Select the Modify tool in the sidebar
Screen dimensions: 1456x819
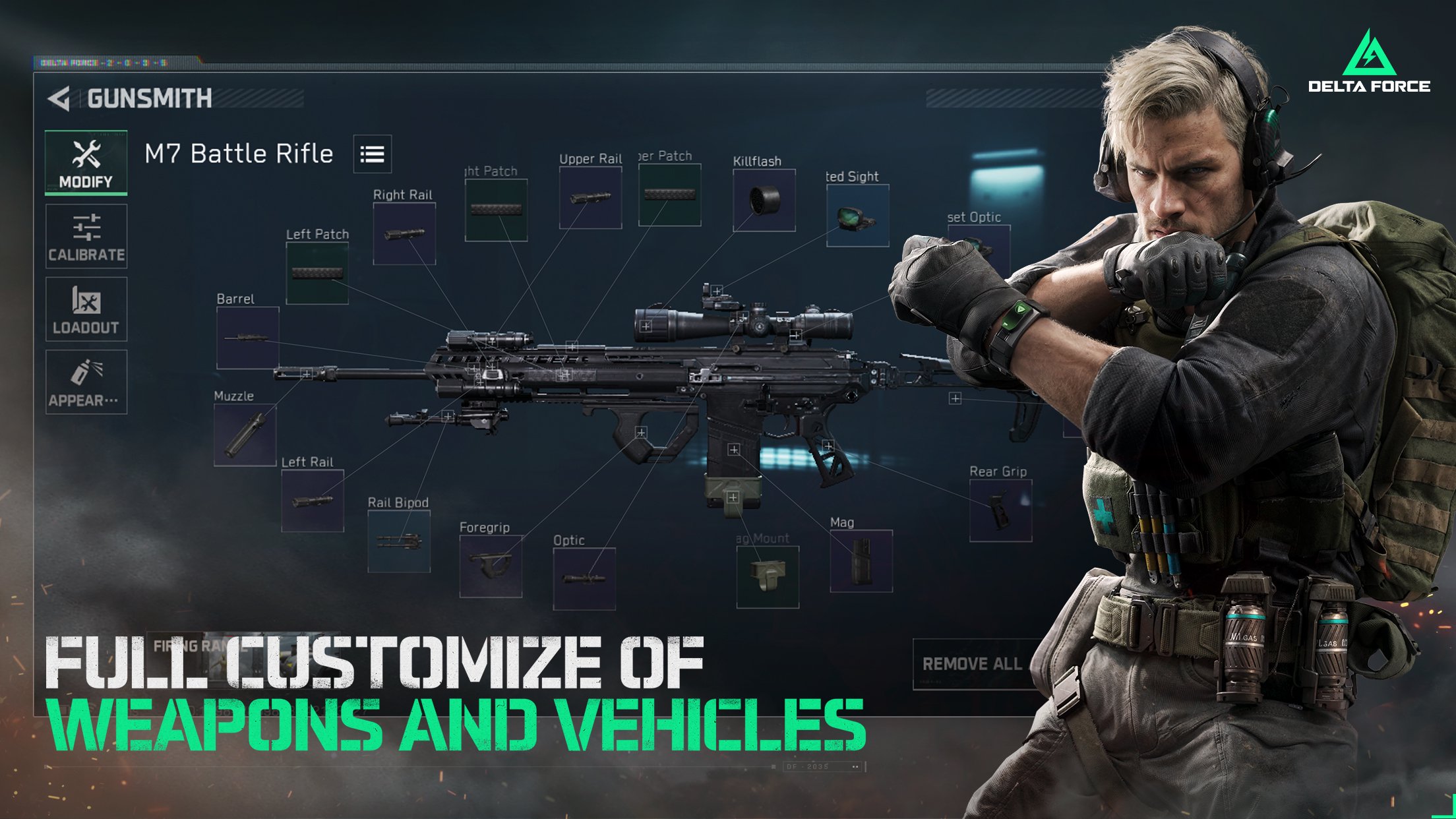click(86, 162)
